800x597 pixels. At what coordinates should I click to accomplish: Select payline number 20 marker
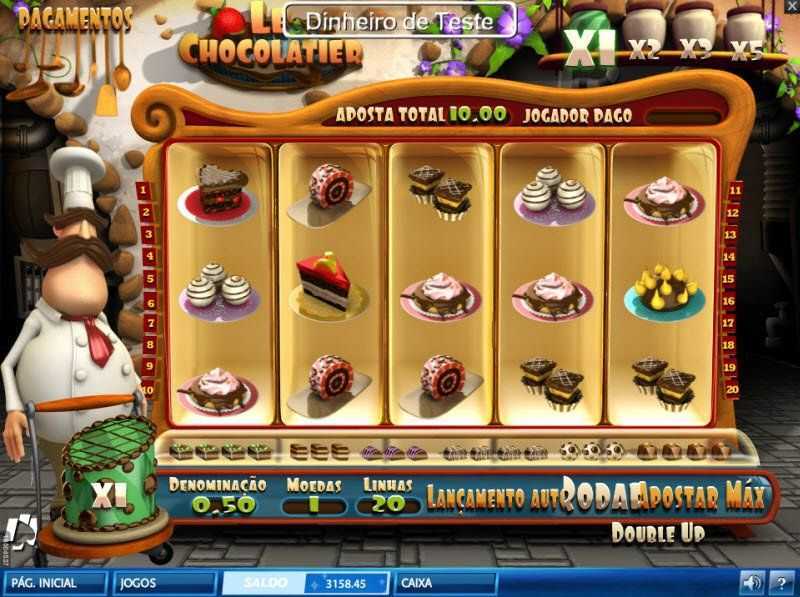[x=733, y=389]
